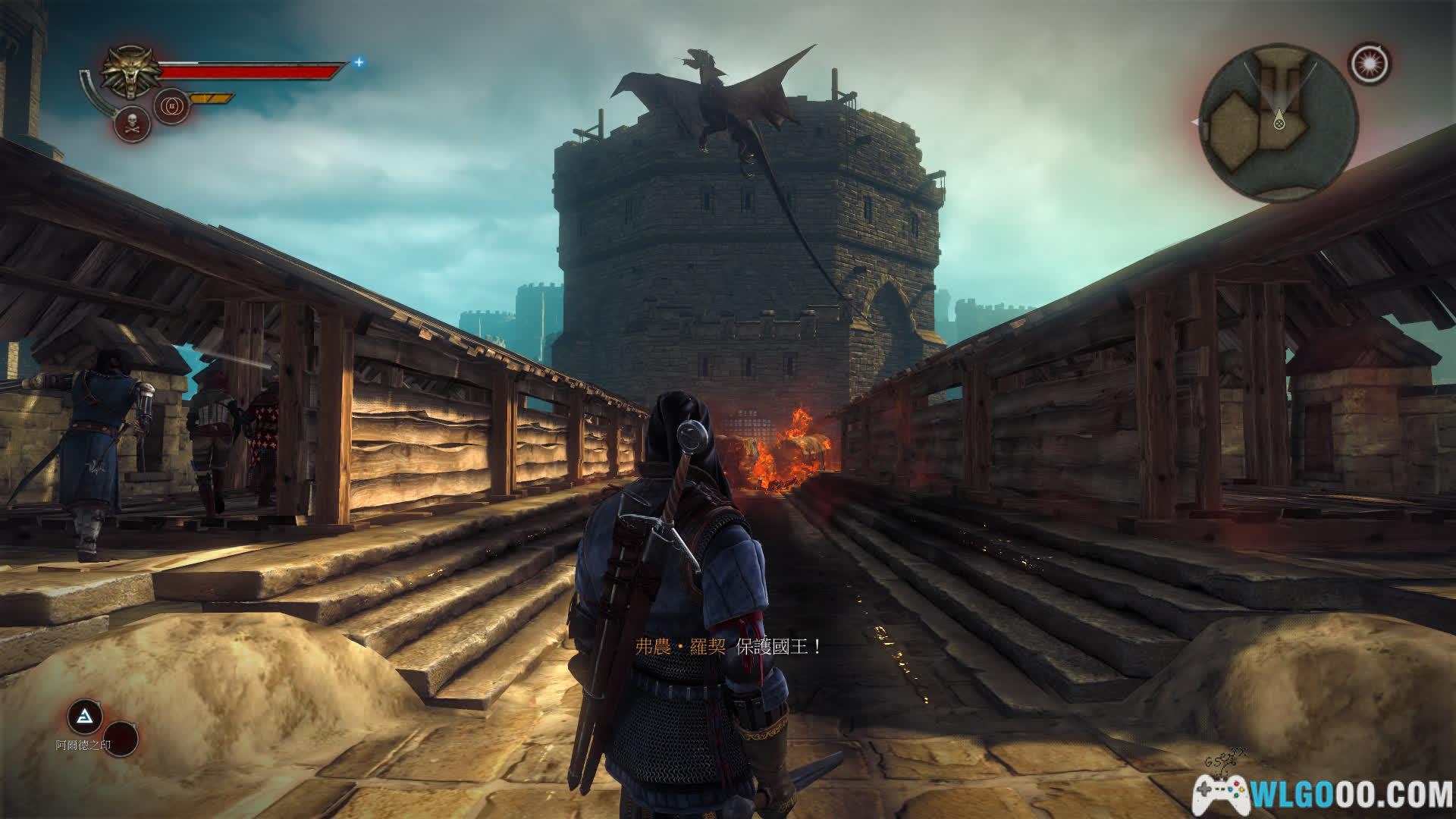Open the circular minimap
This screenshot has width=1456, height=819.
[1279, 123]
